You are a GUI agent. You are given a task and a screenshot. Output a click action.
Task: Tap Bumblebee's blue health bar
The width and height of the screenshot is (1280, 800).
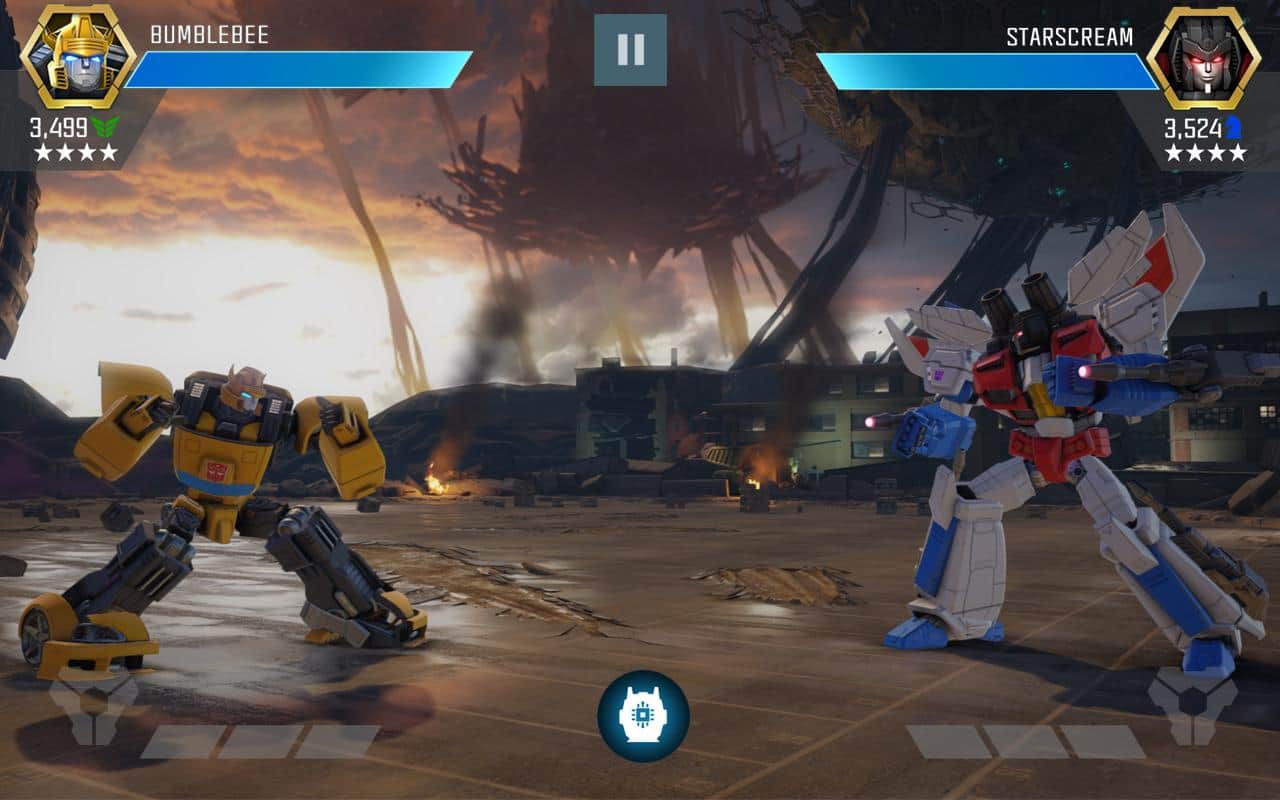[300, 67]
